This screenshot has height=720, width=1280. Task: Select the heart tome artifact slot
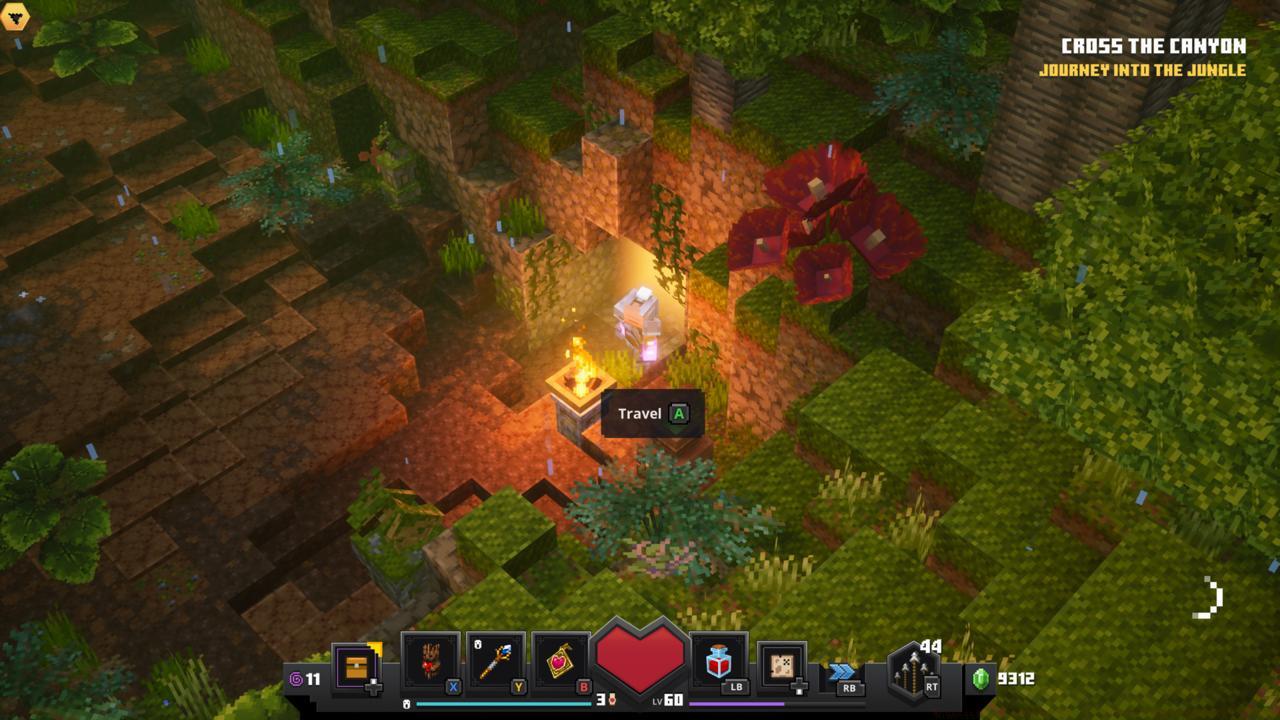[561, 661]
